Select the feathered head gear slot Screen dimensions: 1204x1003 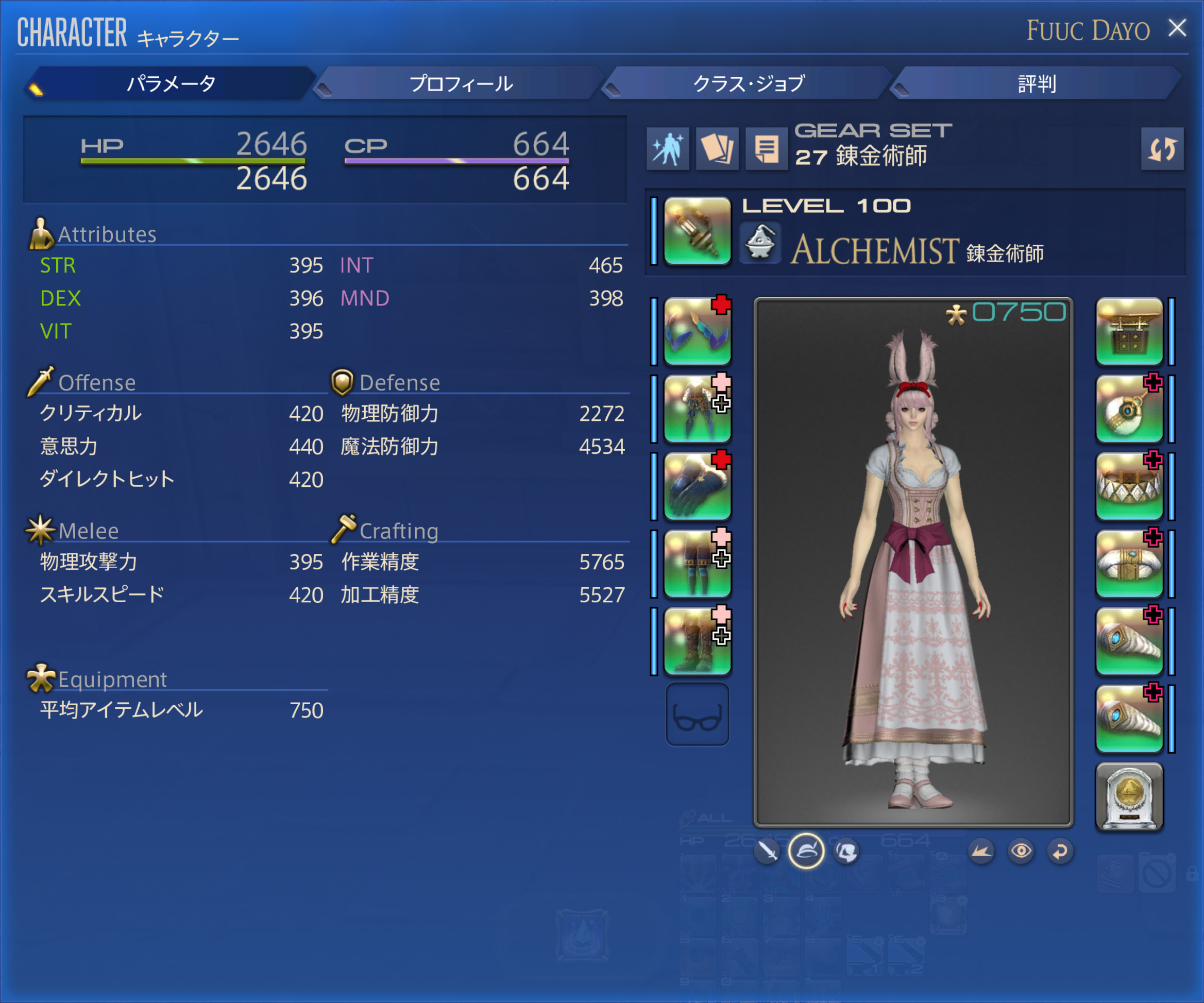click(697, 331)
